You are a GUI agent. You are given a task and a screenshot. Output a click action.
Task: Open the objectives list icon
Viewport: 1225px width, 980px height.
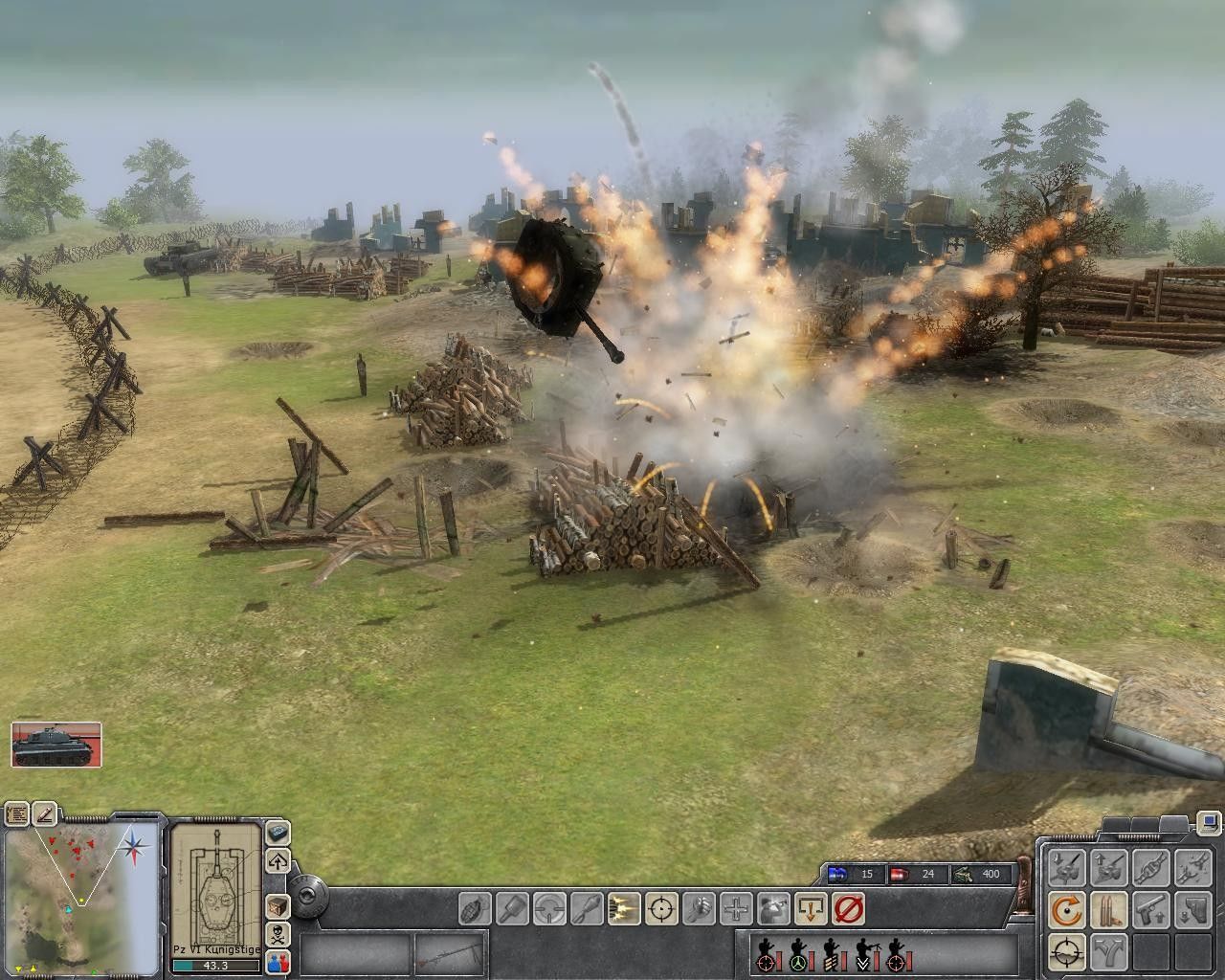pyautogui.click(x=17, y=814)
